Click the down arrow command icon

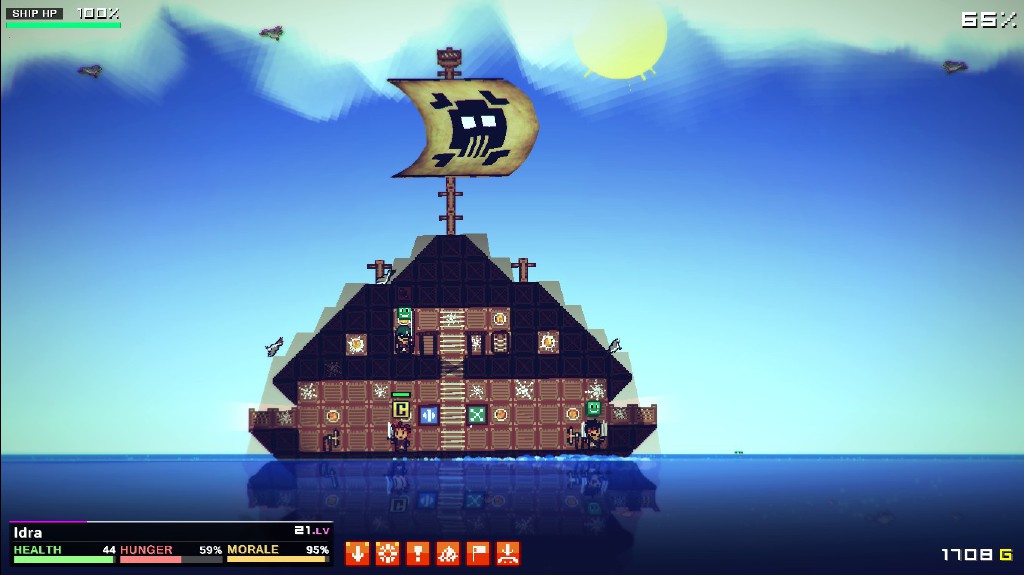pyautogui.click(x=357, y=553)
